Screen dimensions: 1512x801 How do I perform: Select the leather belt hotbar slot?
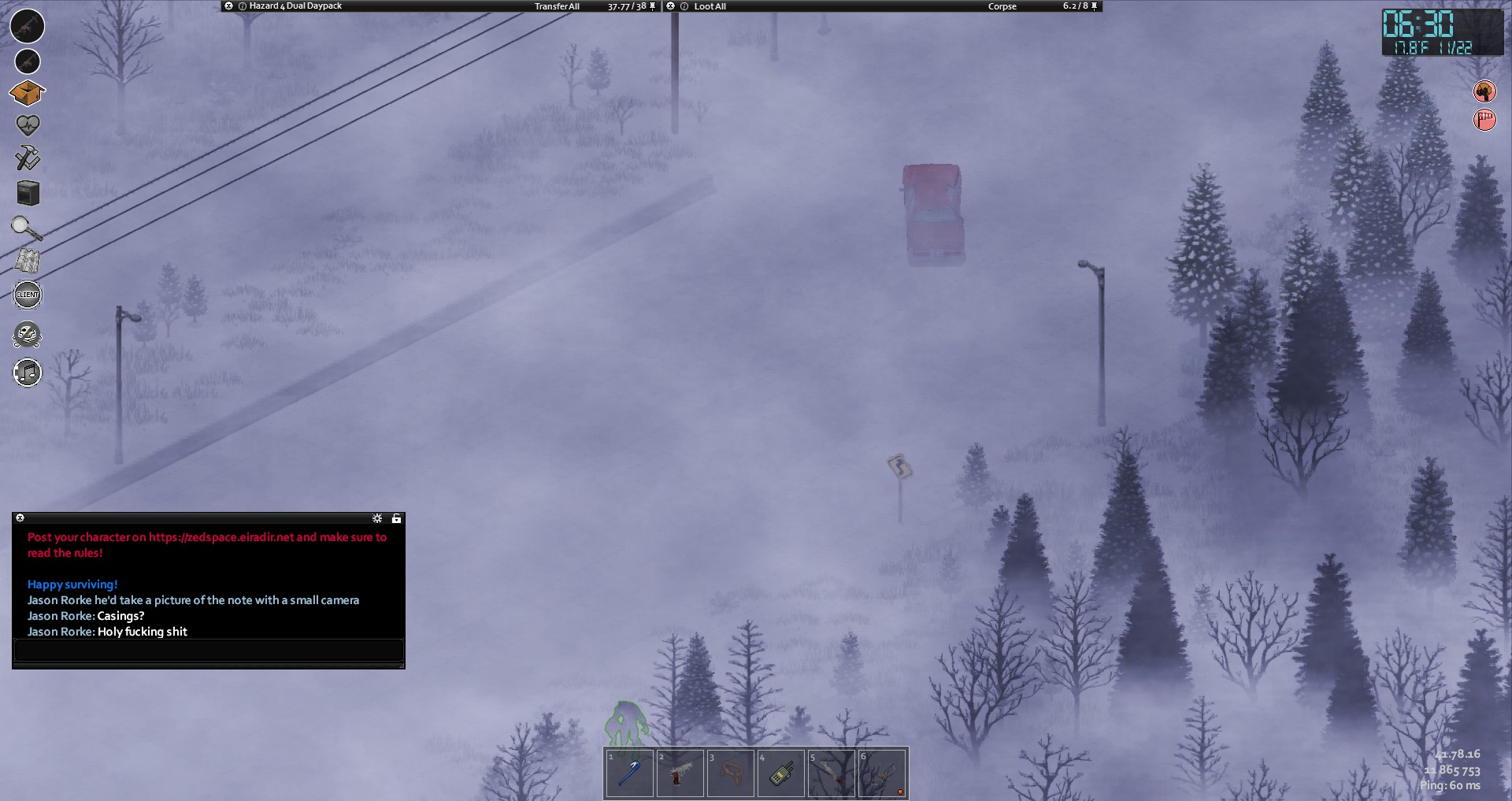[730, 773]
